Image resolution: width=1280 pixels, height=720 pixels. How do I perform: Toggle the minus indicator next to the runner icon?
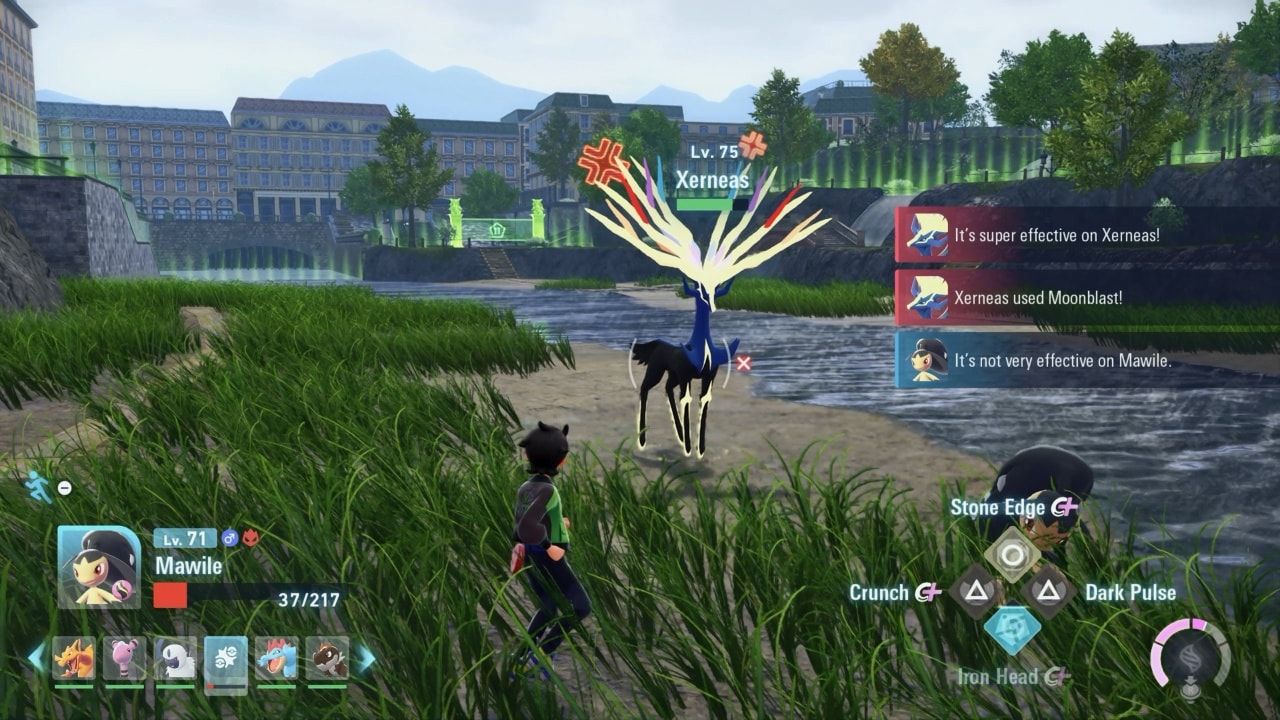point(63,486)
